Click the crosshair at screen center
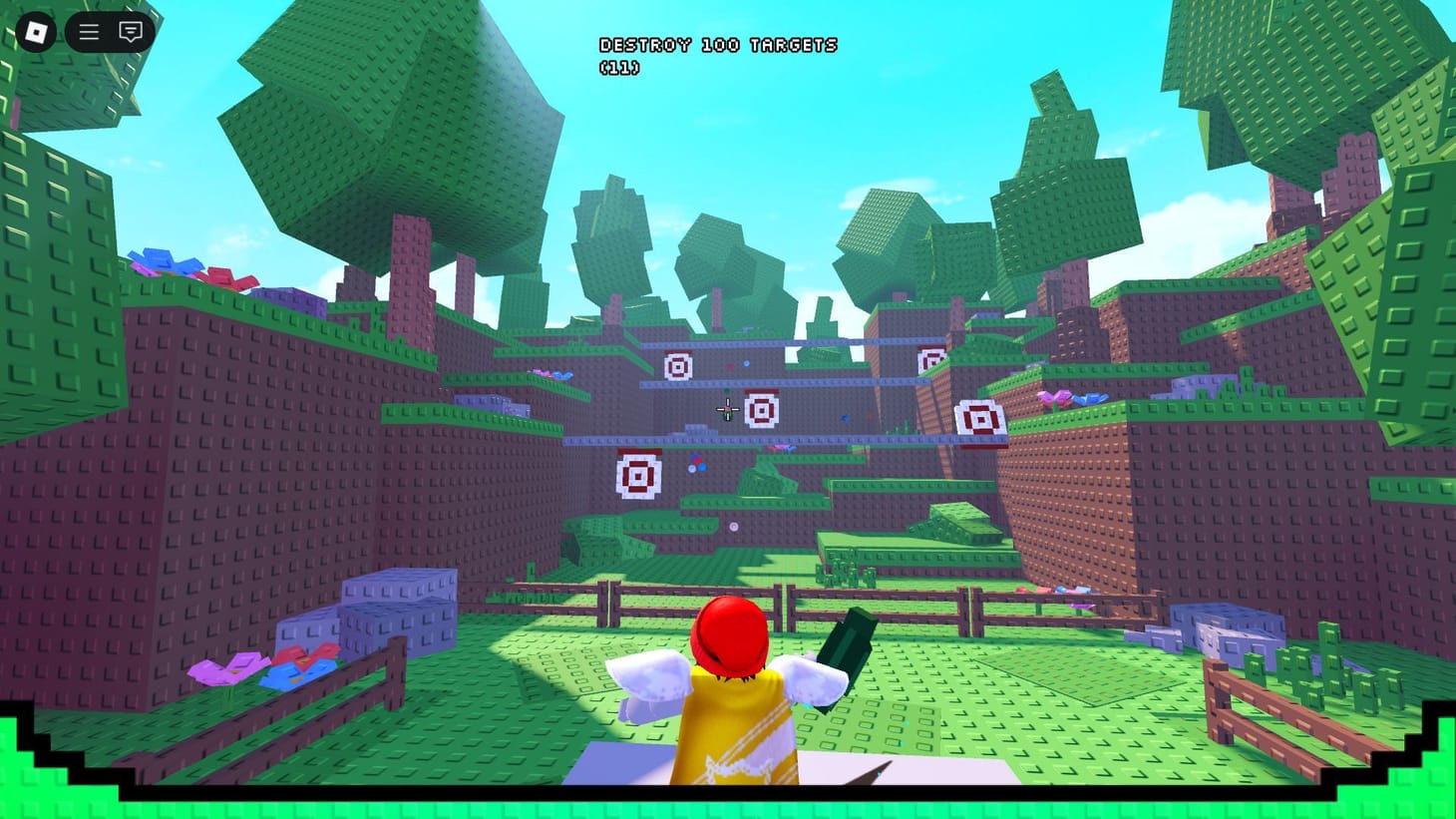The image size is (1456, 819). pos(728,409)
